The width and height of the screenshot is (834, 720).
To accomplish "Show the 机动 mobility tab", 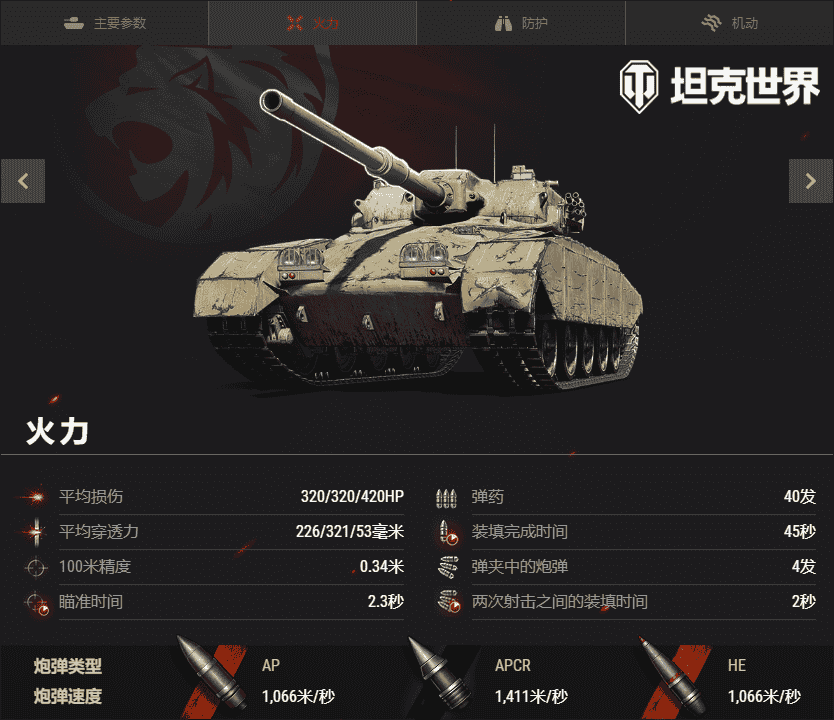I will pyautogui.click(x=730, y=23).
